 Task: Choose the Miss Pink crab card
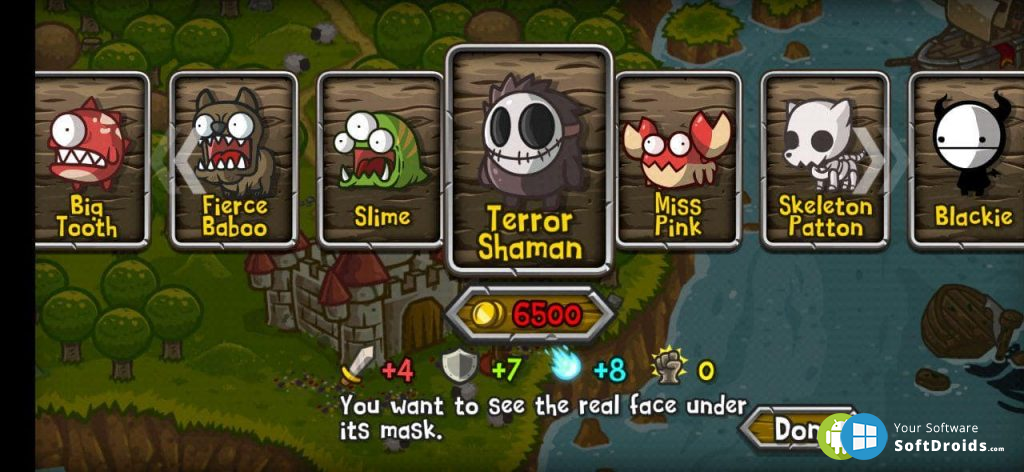tap(677, 160)
